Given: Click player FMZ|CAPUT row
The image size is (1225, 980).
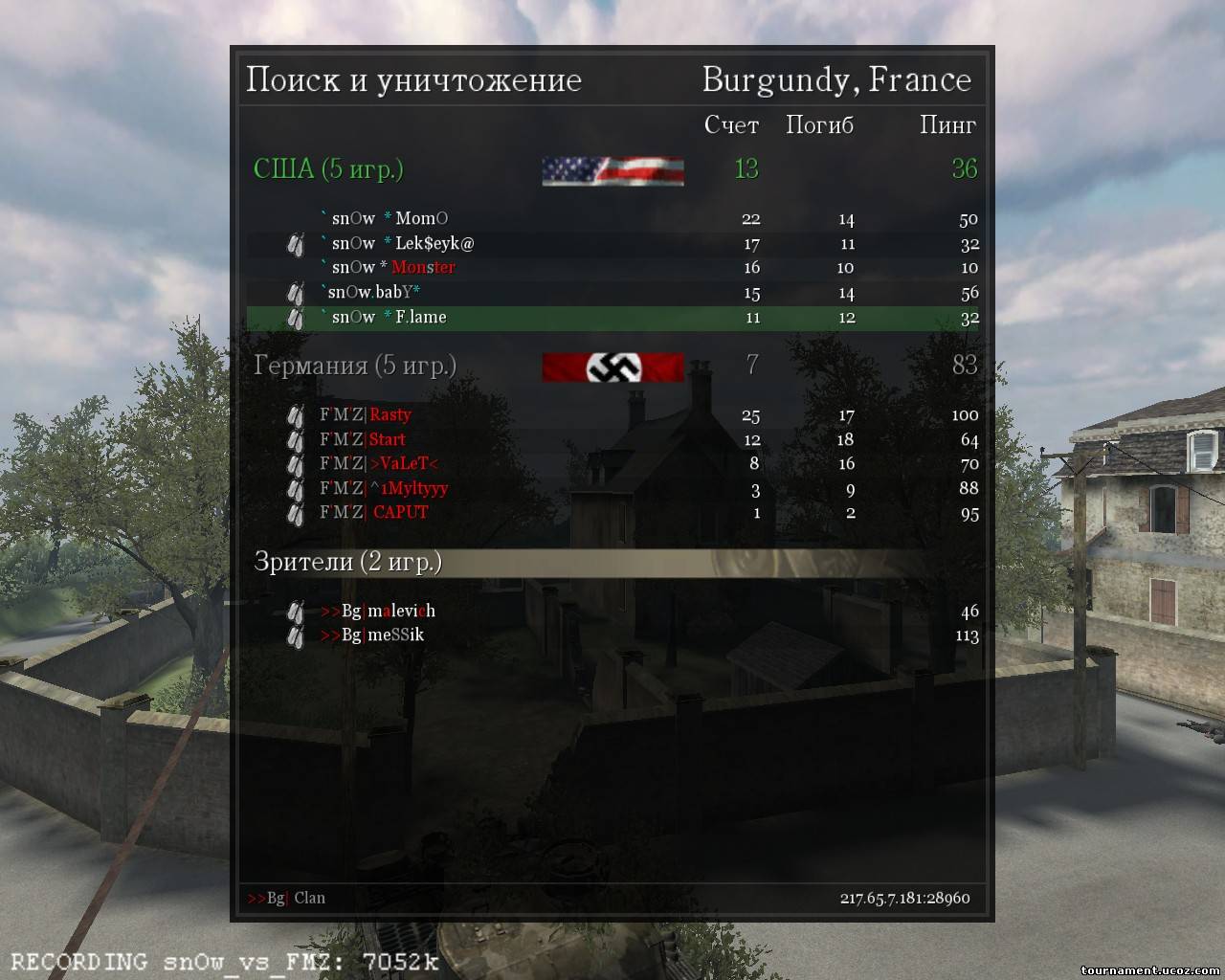Looking at the screenshot, I should tap(373, 513).
